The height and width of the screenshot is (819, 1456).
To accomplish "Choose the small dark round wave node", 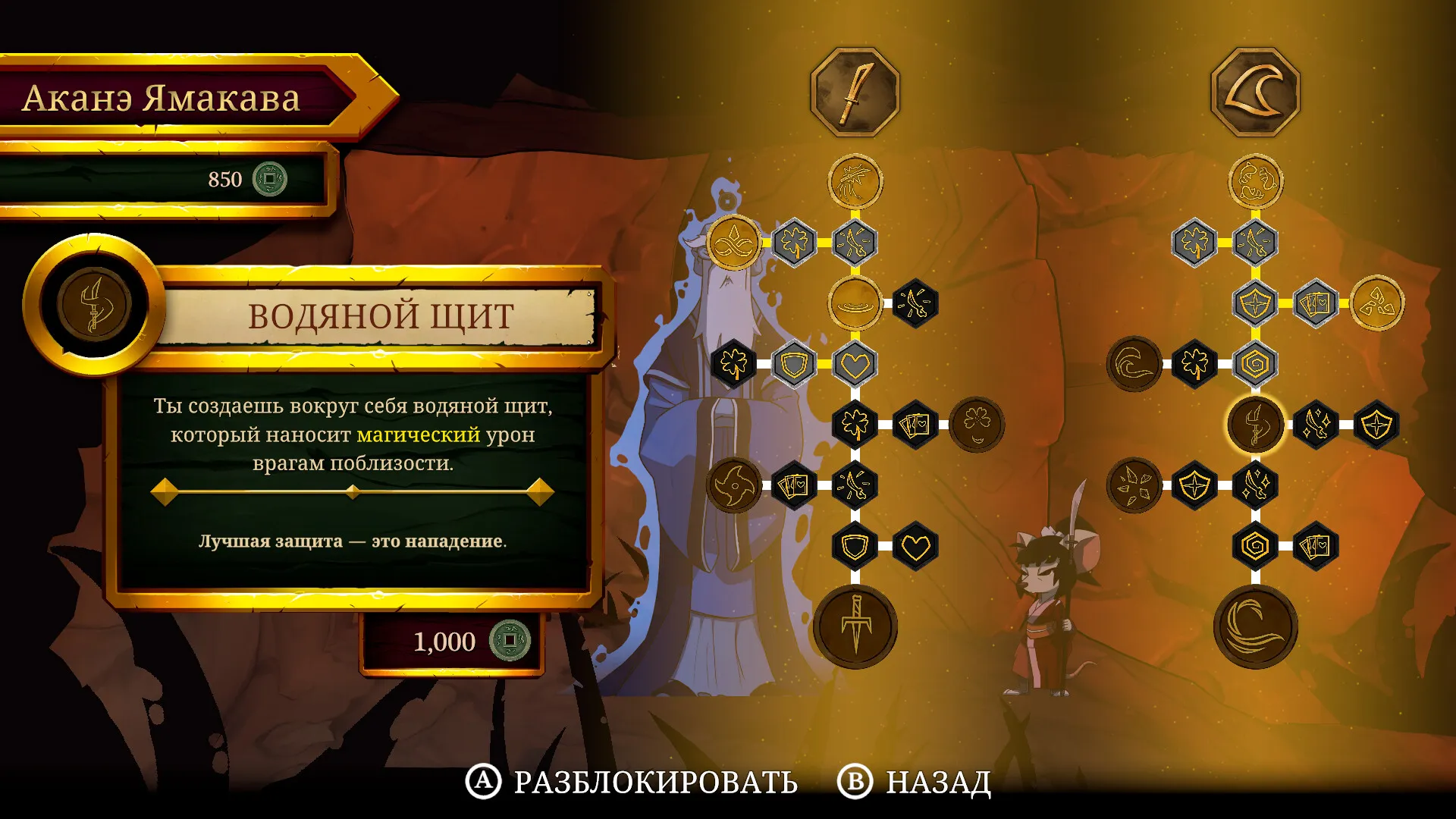I will tap(1134, 365).
